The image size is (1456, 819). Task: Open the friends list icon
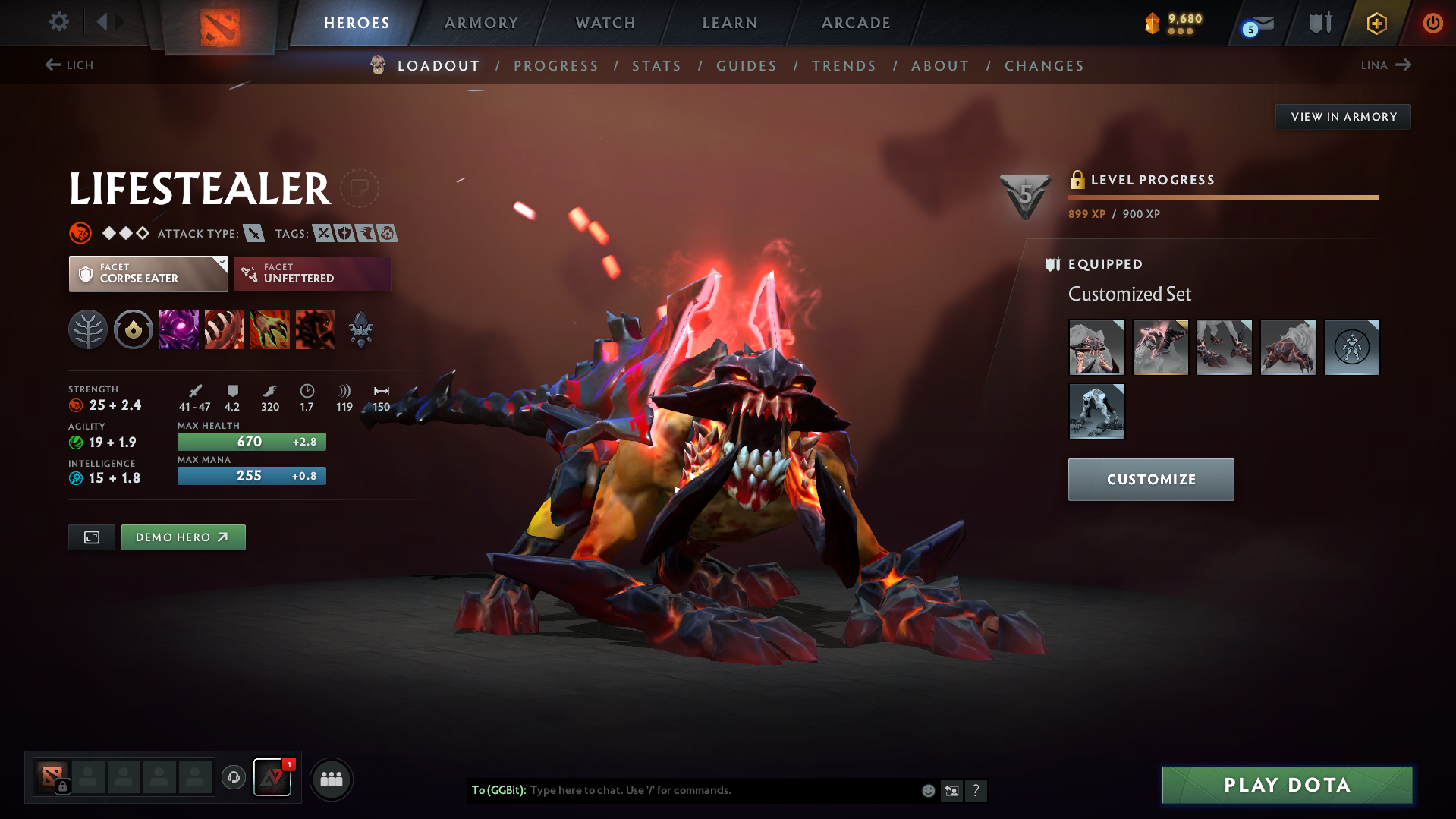(332, 779)
